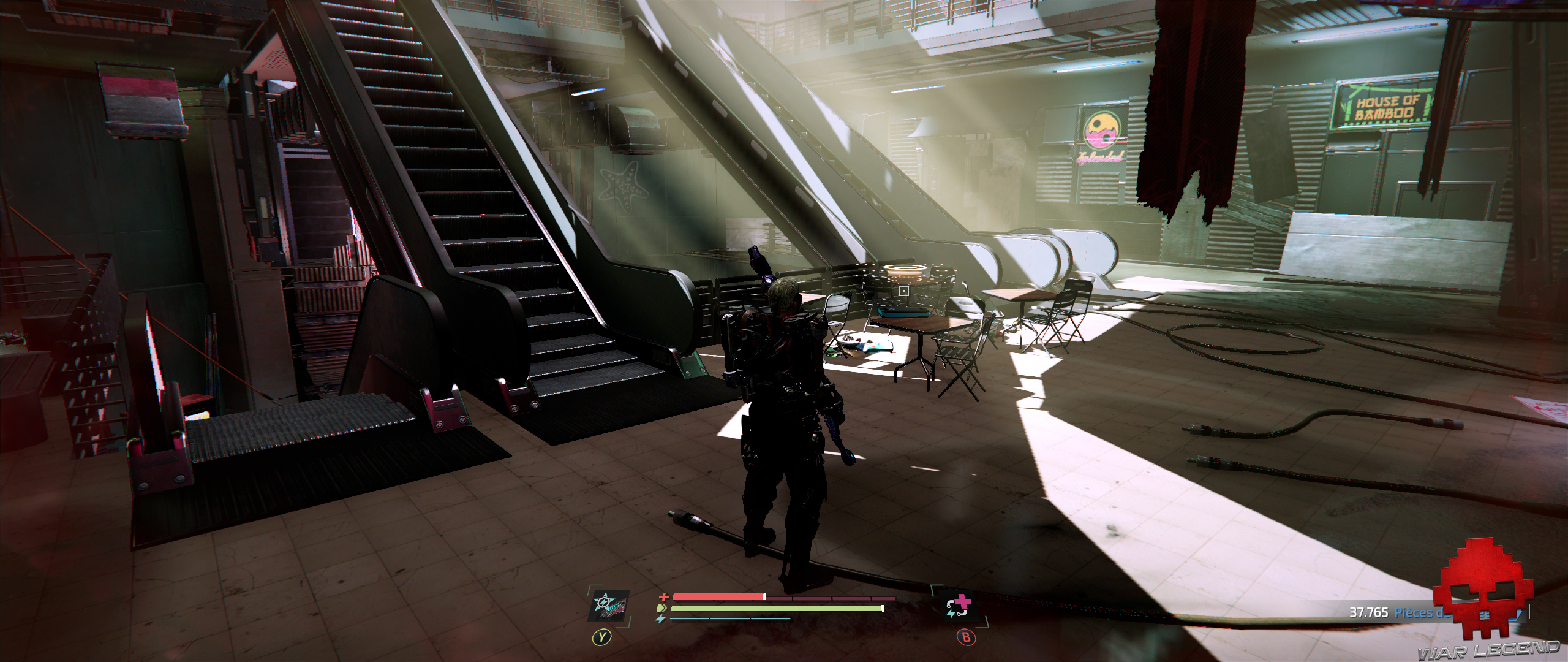Screen dimensions: 1568x662
Task: Click the lightning bolt on the drone slot thumbnail
Action: pos(603,602)
